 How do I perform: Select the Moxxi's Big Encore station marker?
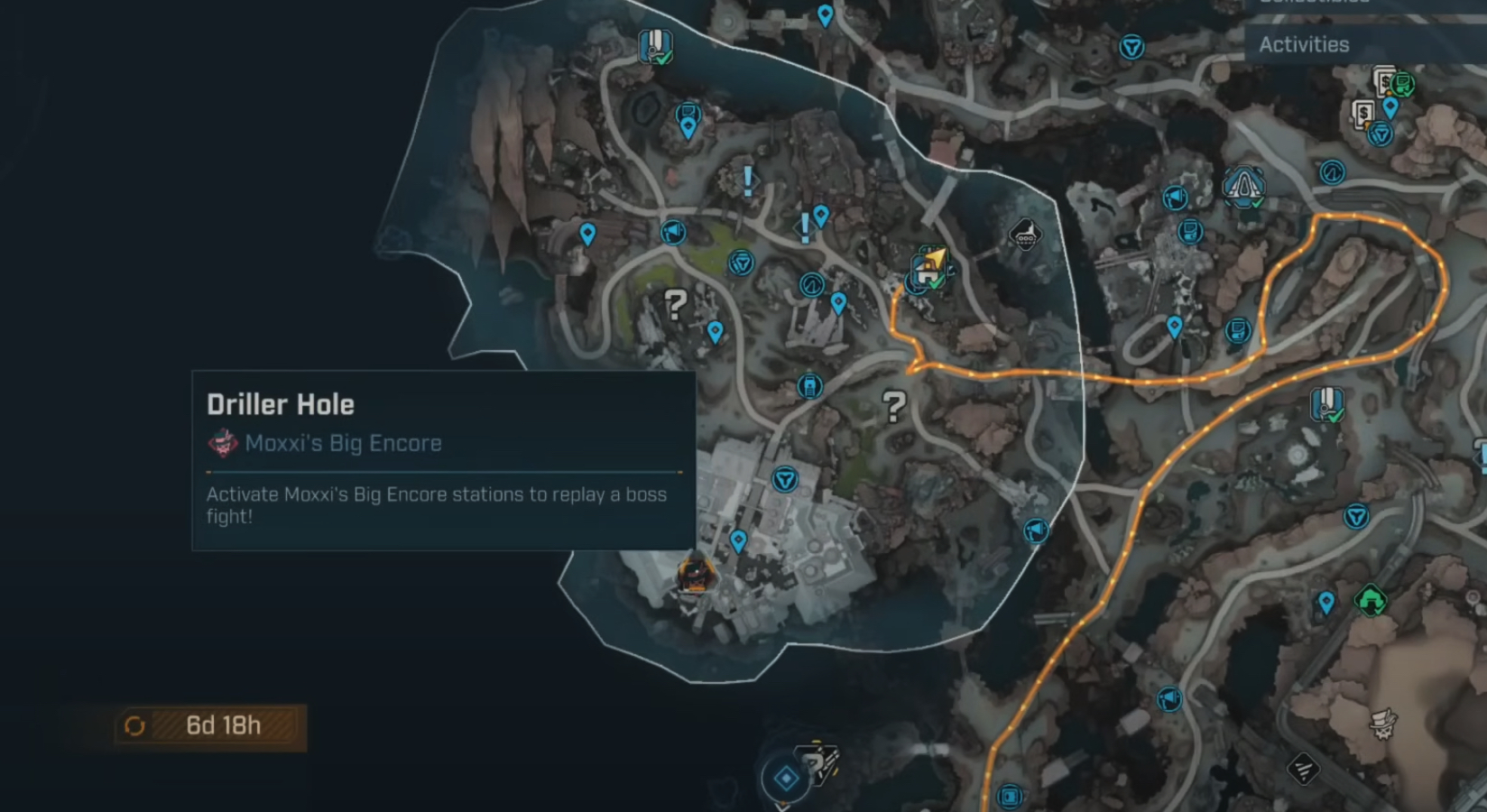pyautogui.click(x=695, y=574)
